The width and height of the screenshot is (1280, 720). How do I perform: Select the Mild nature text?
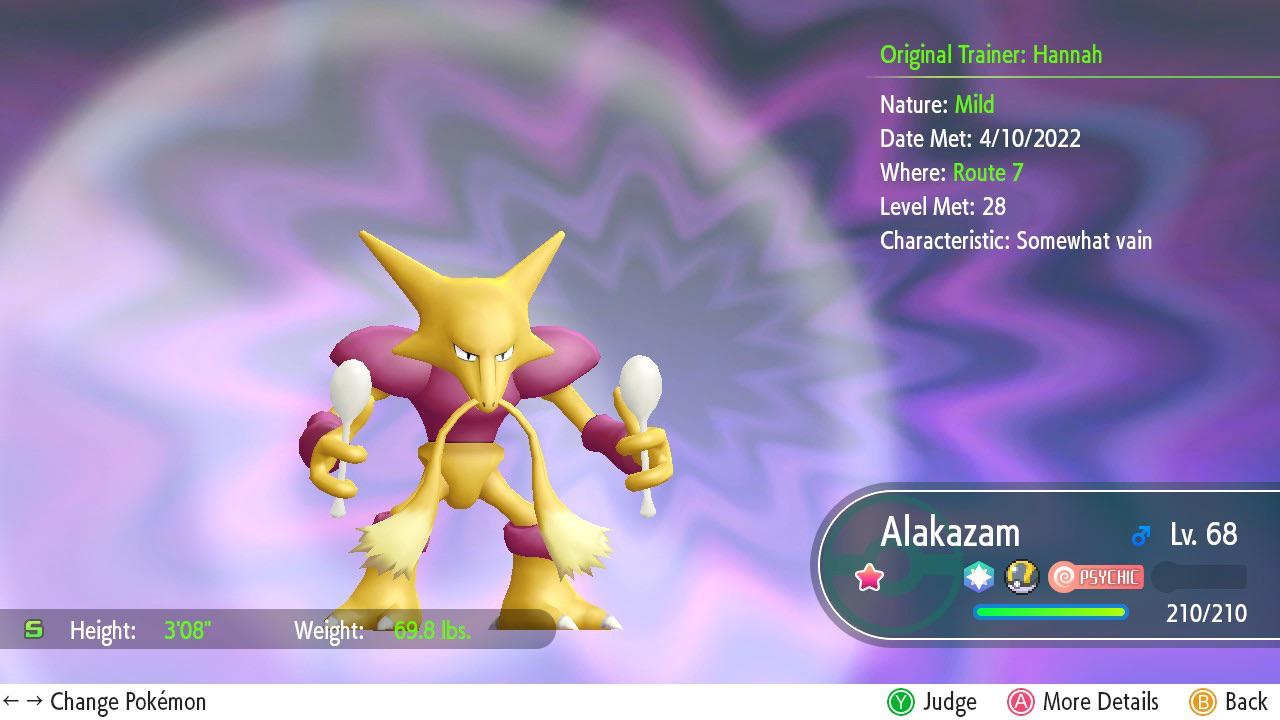point(974,104)
